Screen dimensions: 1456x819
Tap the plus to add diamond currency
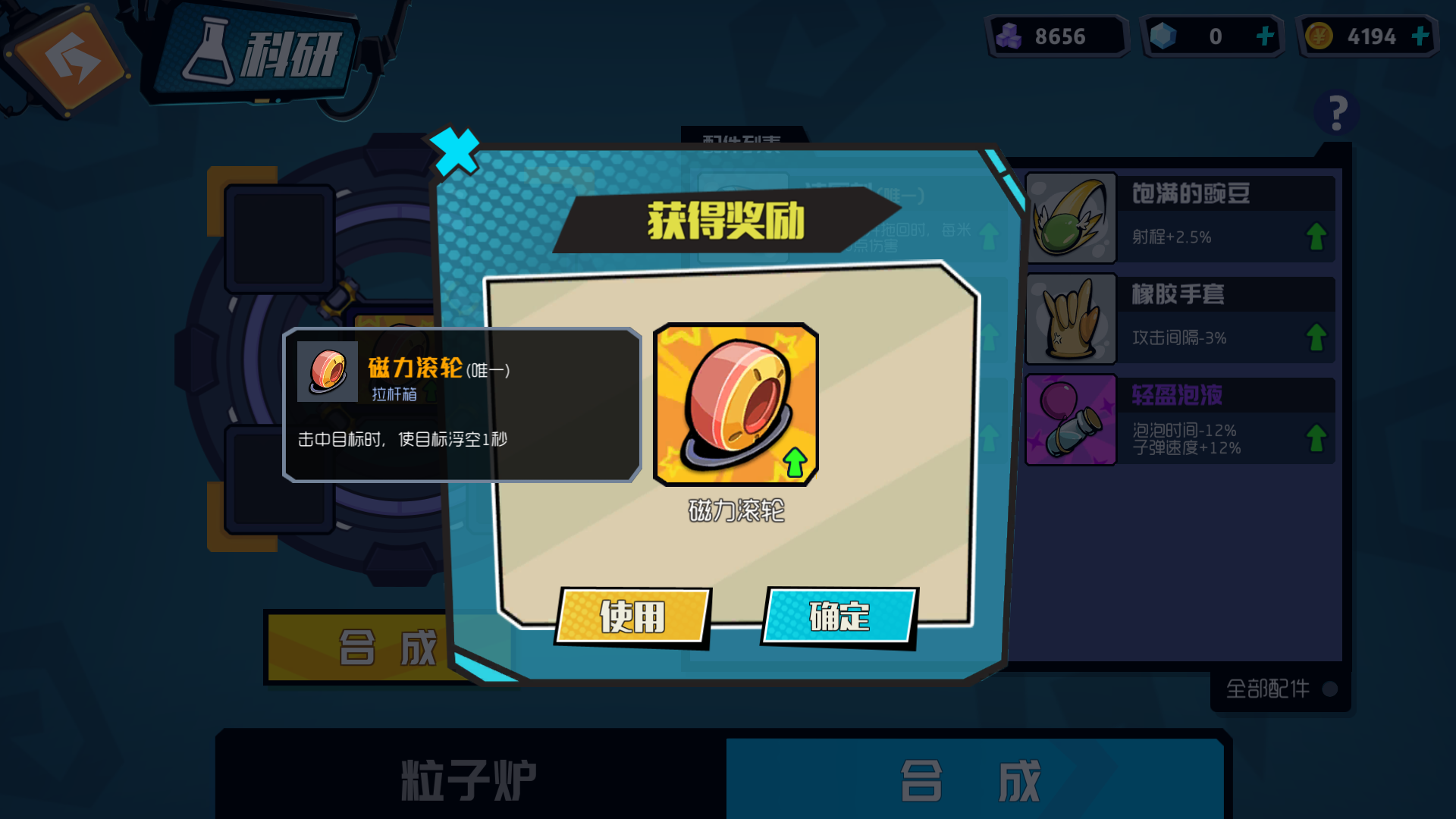(x=1265, y=35)
